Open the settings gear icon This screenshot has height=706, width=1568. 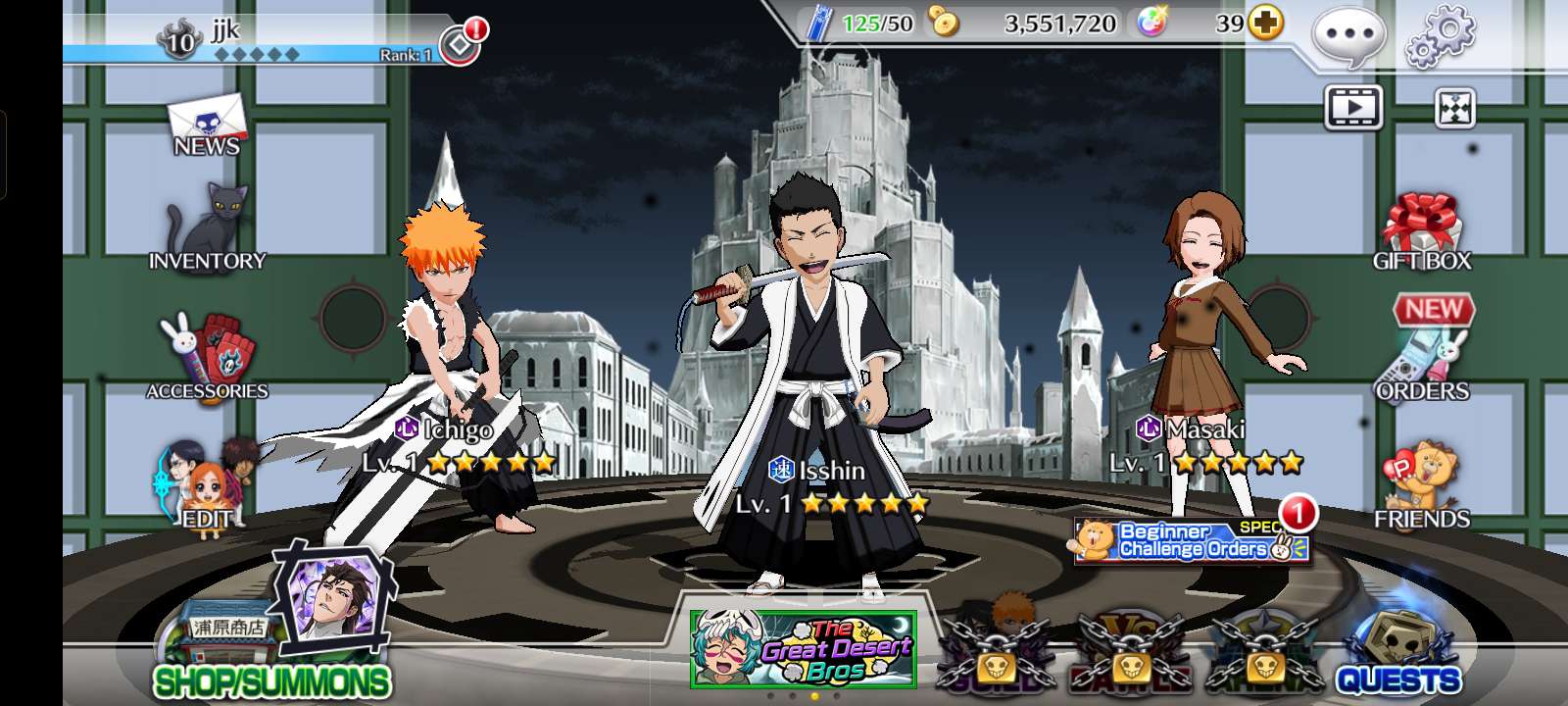click(x=1440, y=35)
